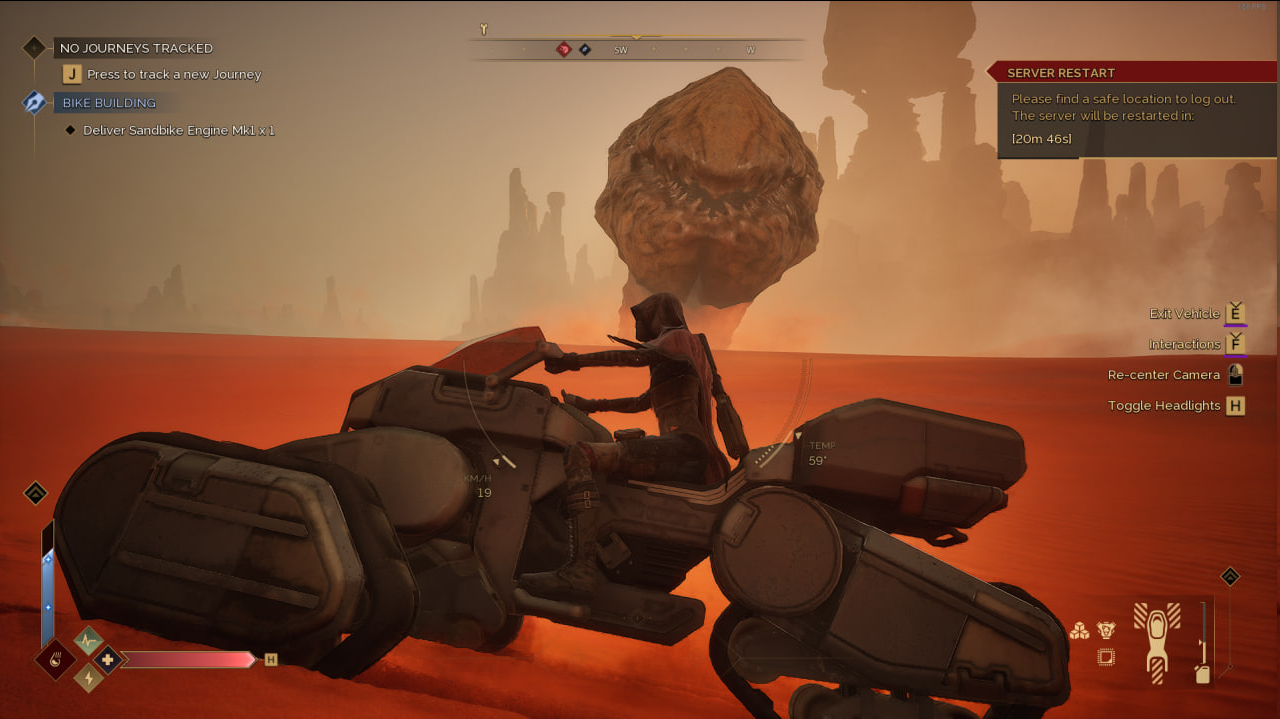1280x719 pixels.
Task: Click the chevron diamond above the vehicle panel
Action: (x=1230, y=577)
